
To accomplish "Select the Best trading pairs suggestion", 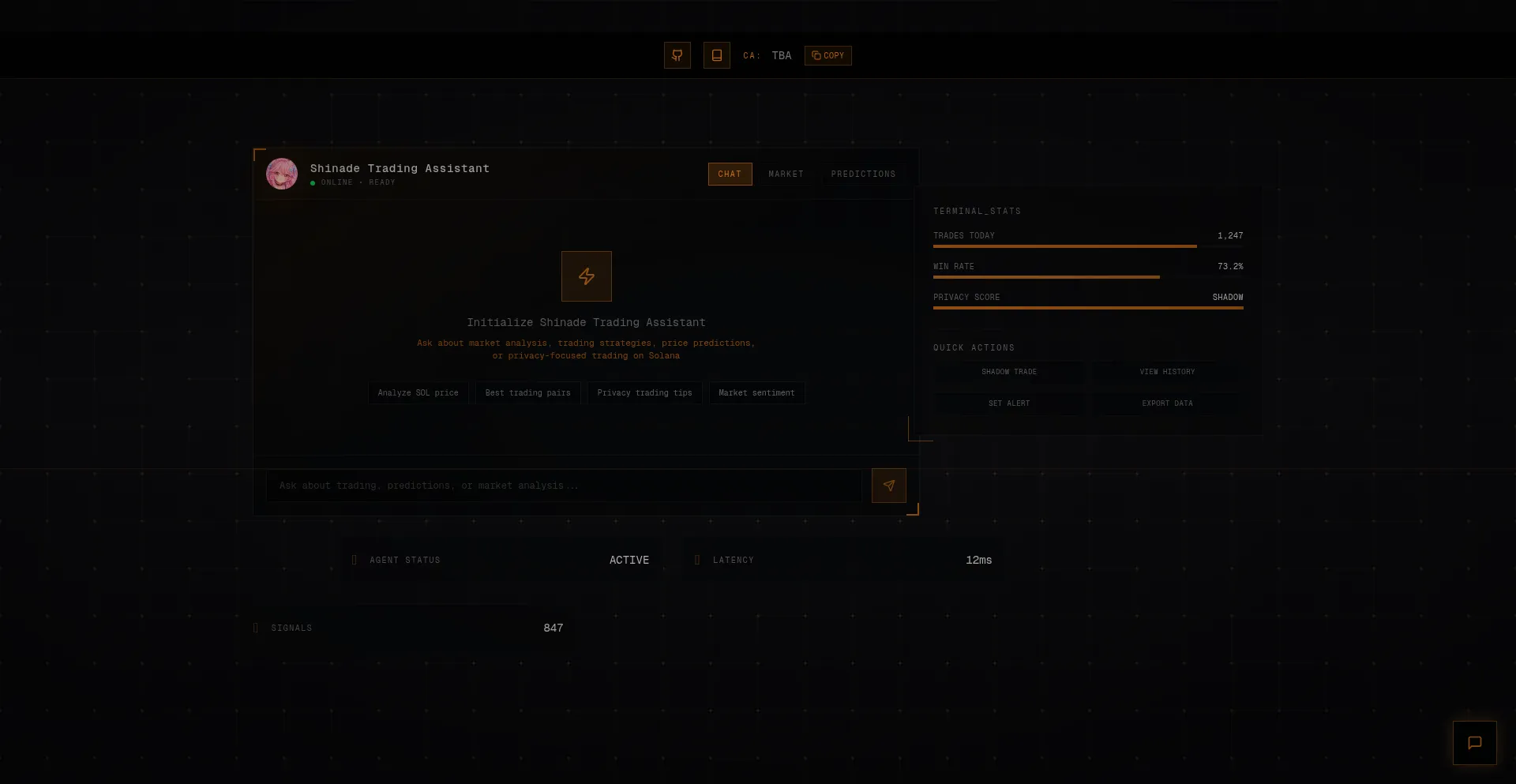I will coord(527,393).
